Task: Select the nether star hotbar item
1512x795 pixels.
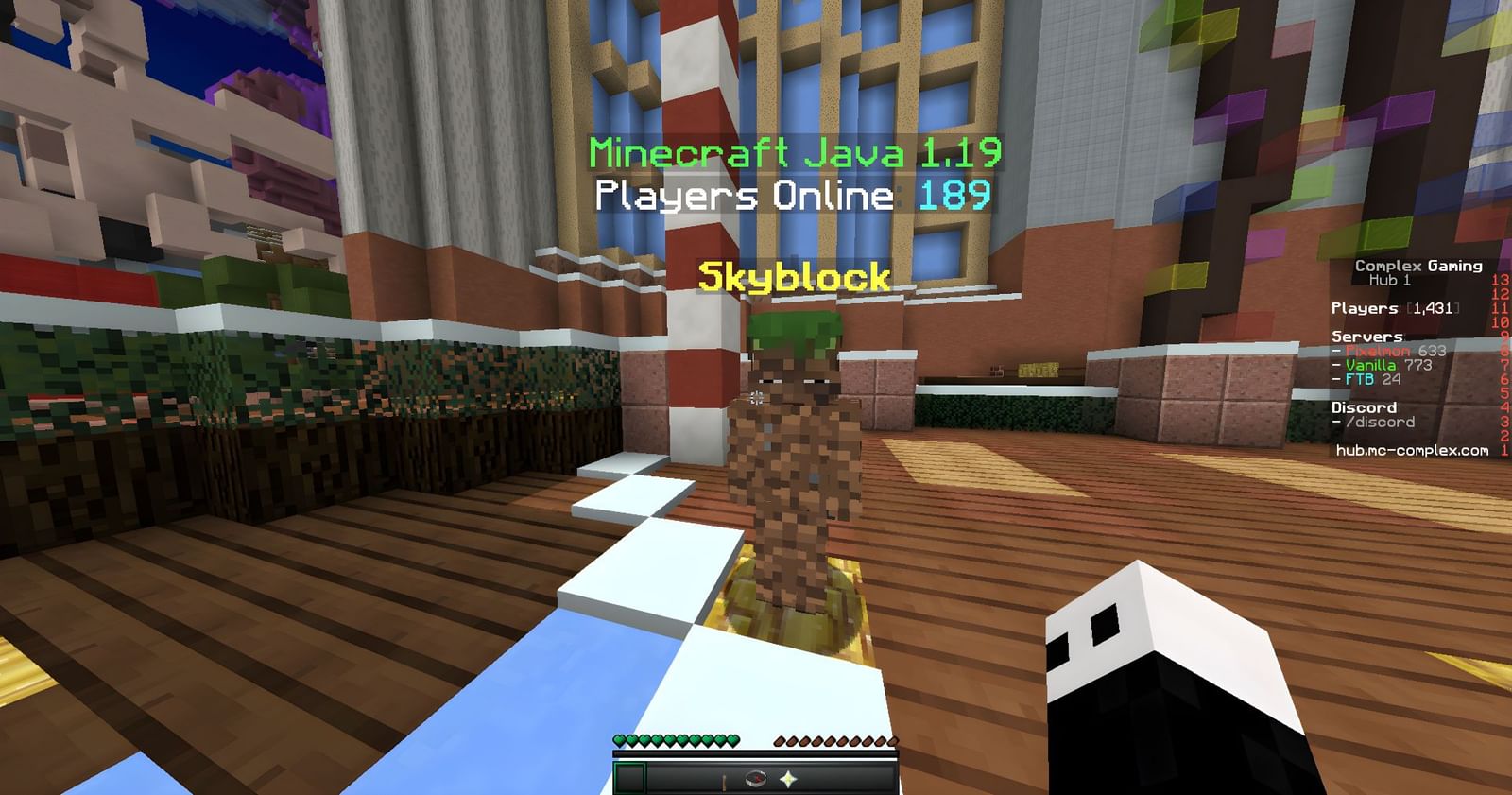Action: coord(789,779)
